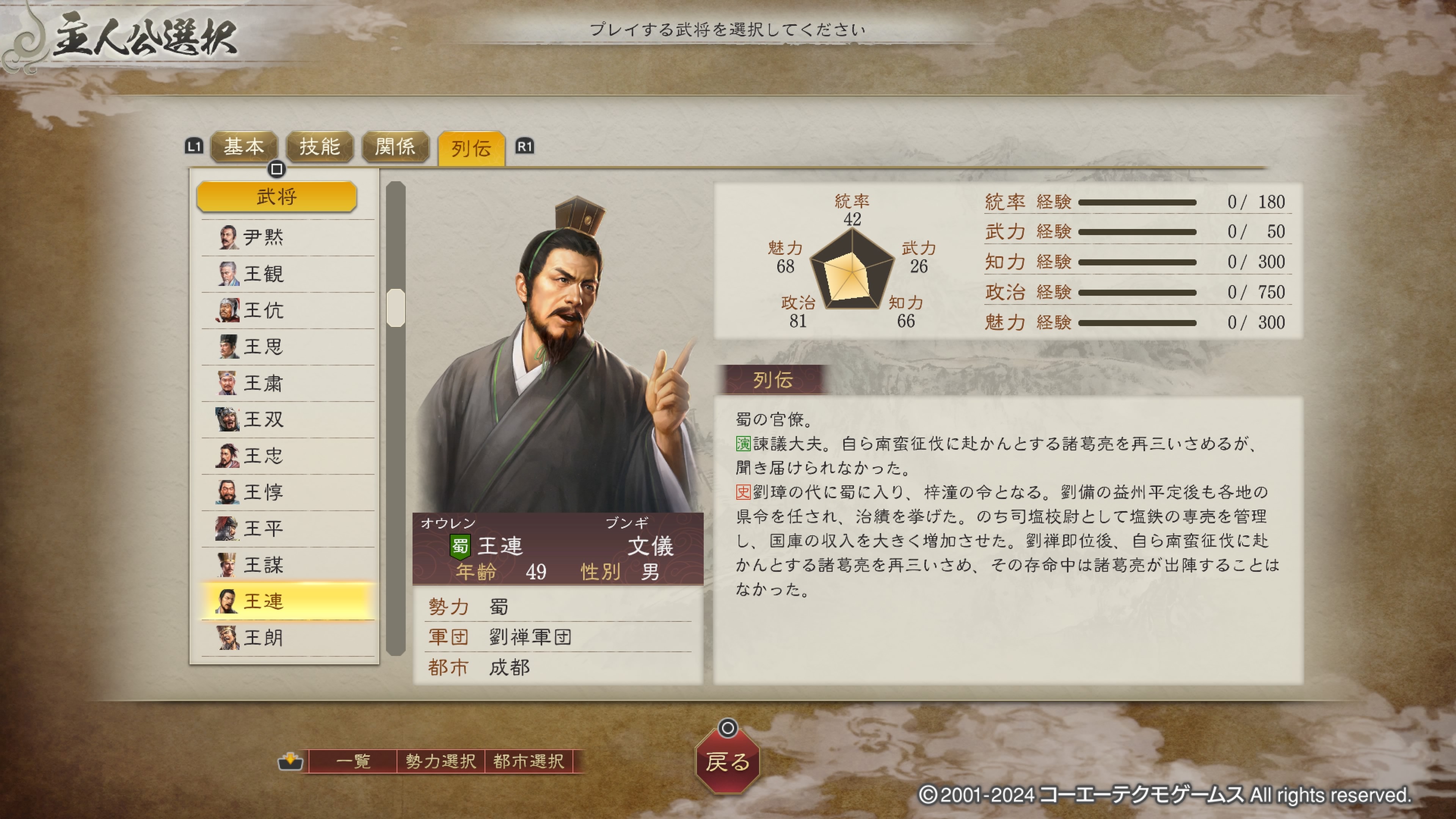Pick 王平 from the officer list
The width and height of the screenshot is (1456, 819).
pos(287,529)
